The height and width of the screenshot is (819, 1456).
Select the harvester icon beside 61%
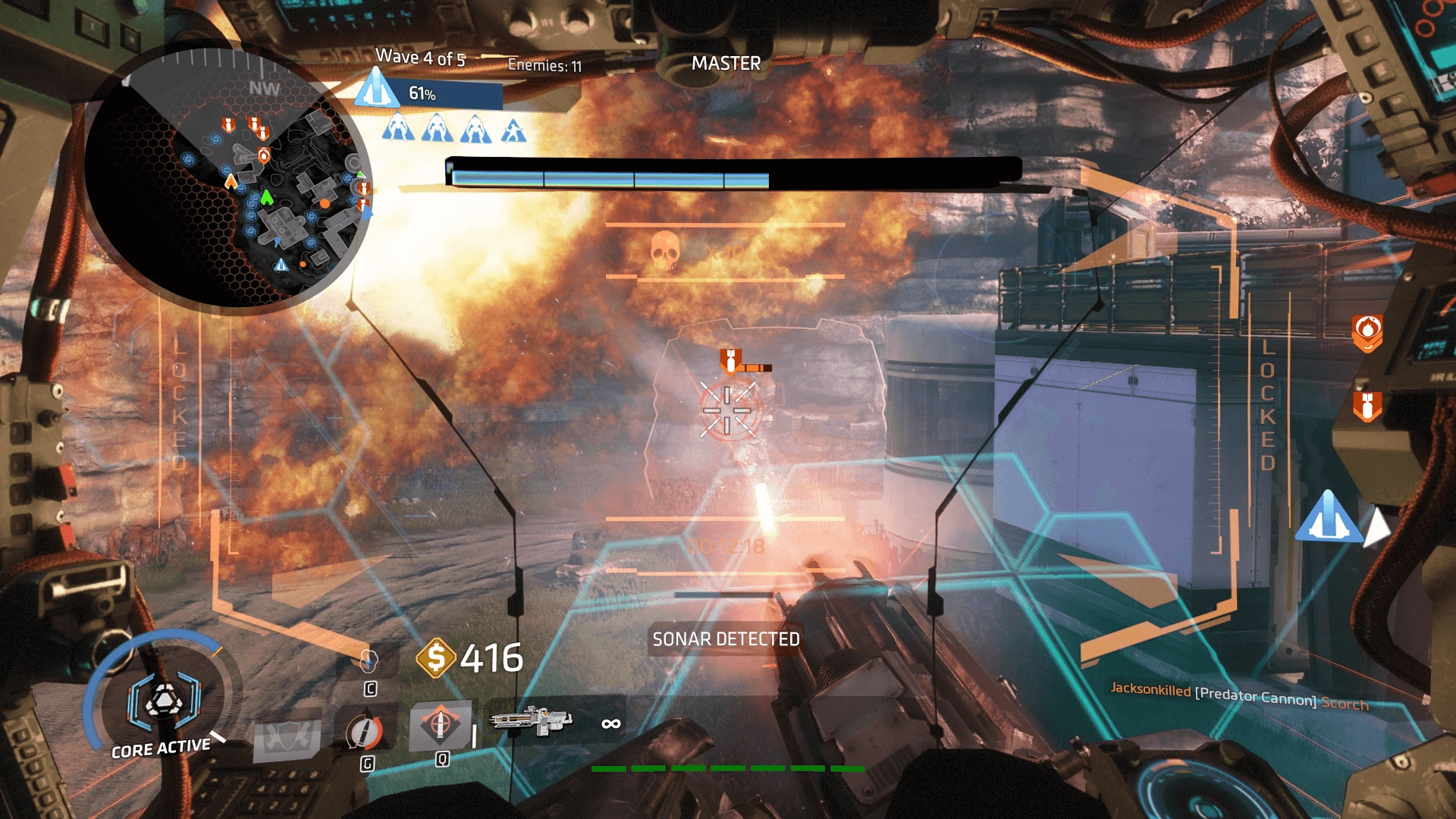(377, 89)
